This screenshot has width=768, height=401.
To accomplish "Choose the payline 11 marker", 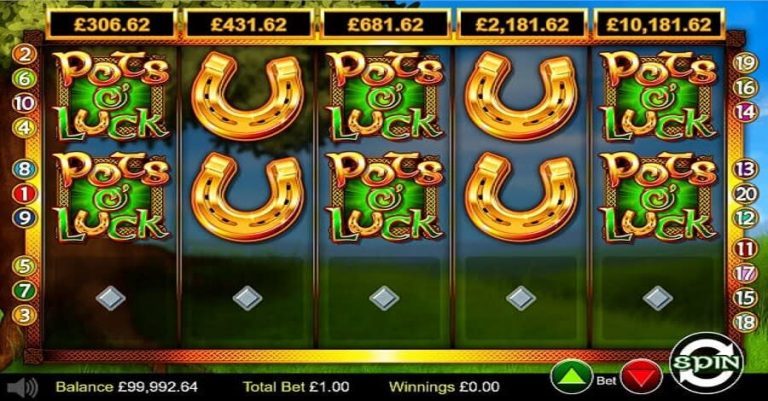I will coord(744,247).
